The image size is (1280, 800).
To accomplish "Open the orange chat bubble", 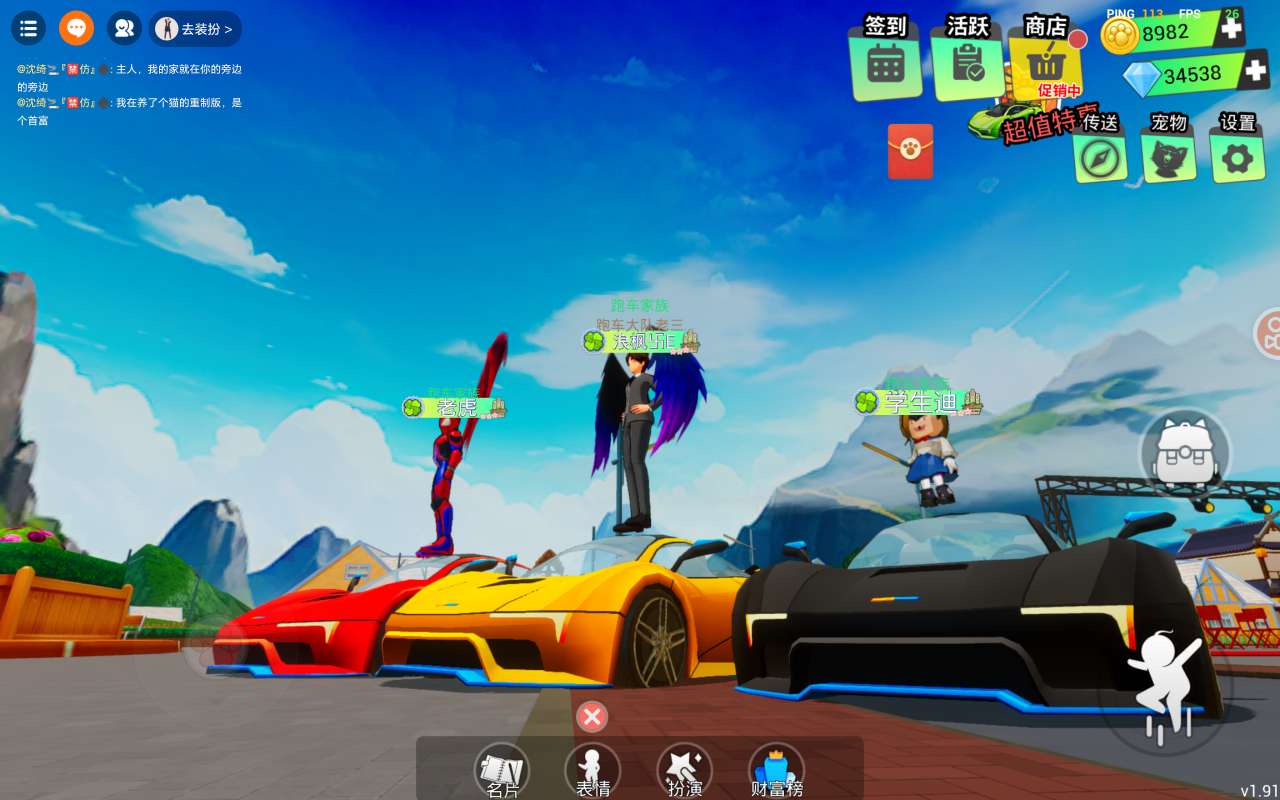I will tap(76, 28).
